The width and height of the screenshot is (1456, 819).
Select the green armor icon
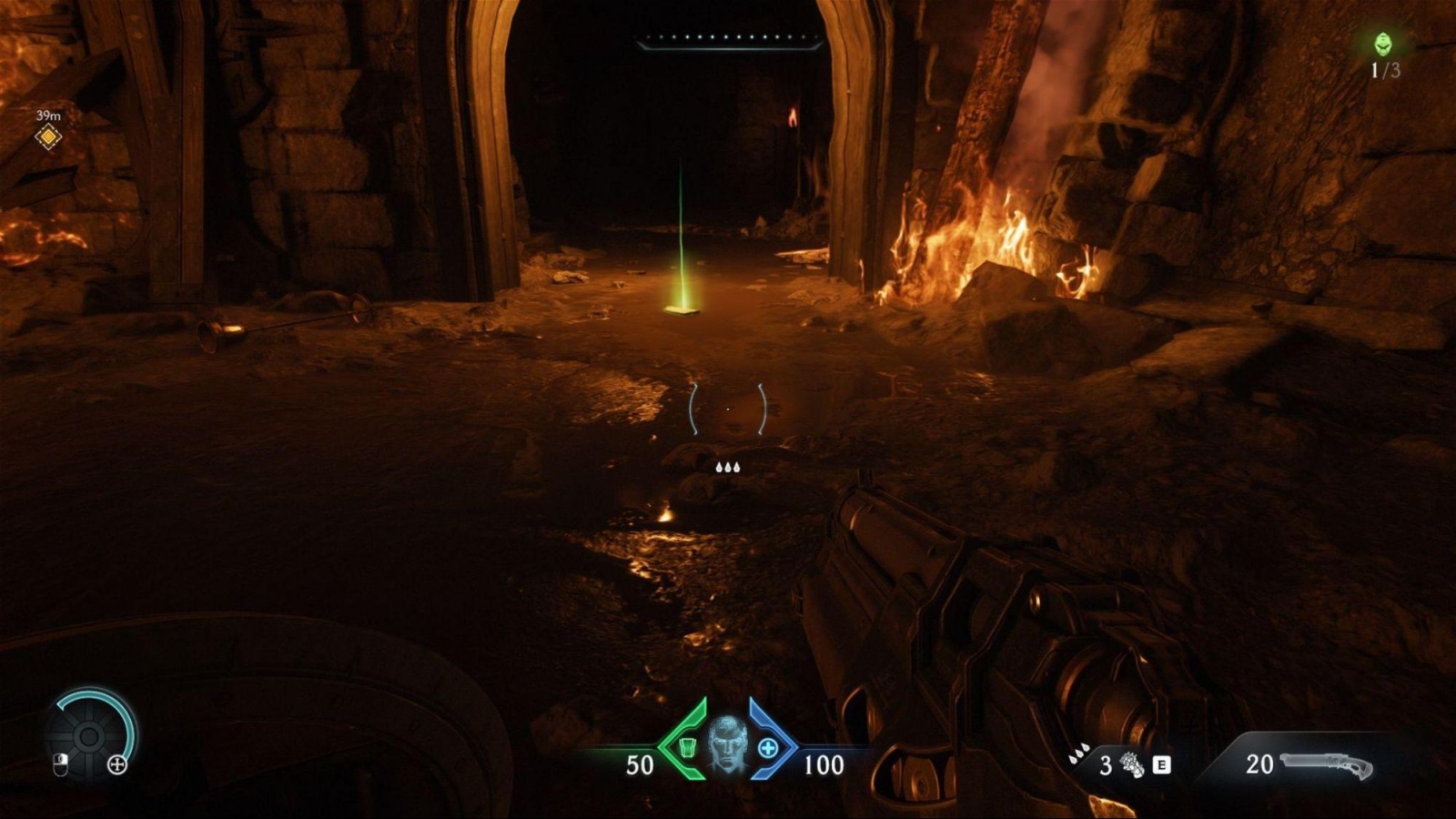tap(688, 747)
